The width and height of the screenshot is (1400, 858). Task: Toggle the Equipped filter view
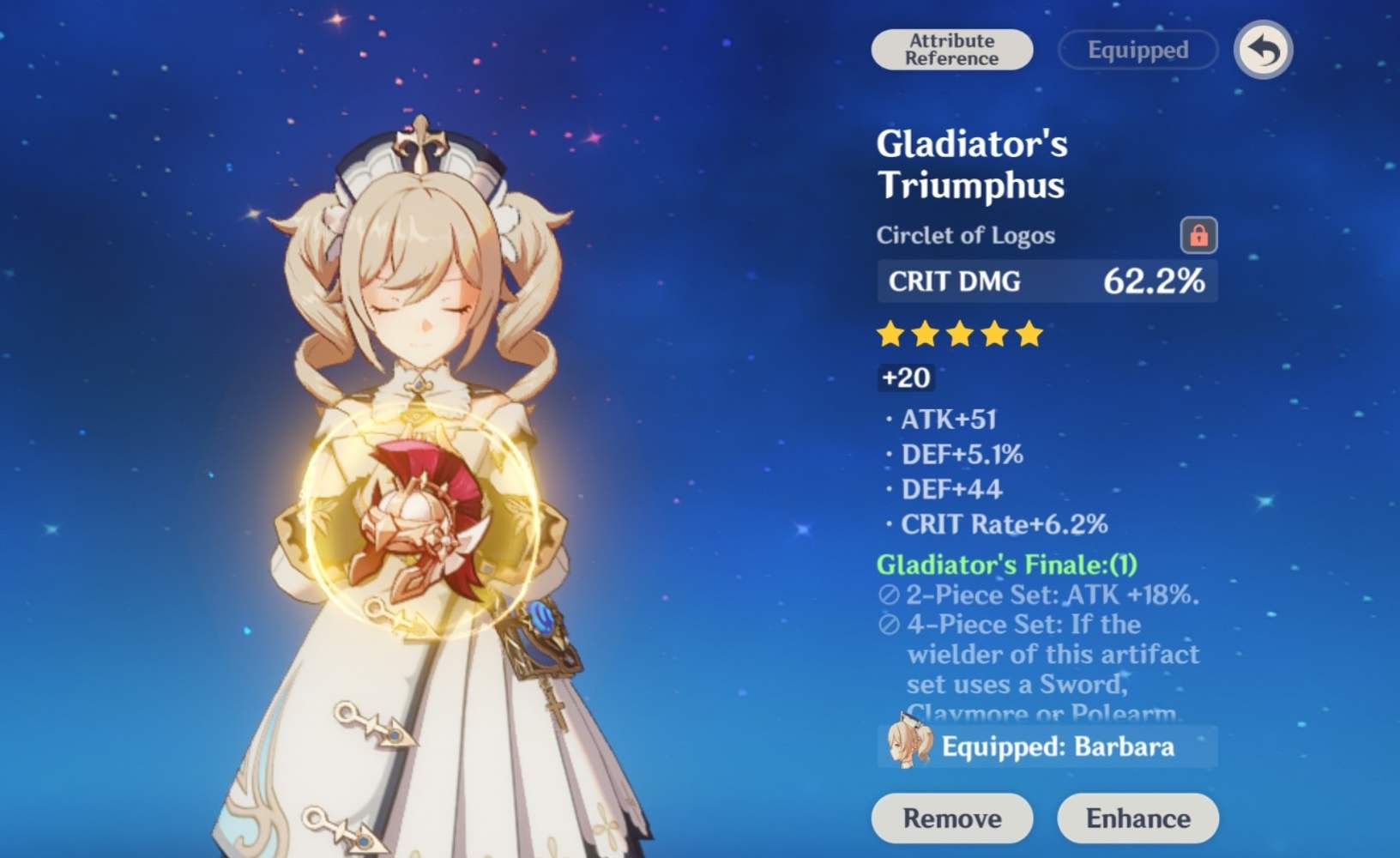pos(1137,50)
